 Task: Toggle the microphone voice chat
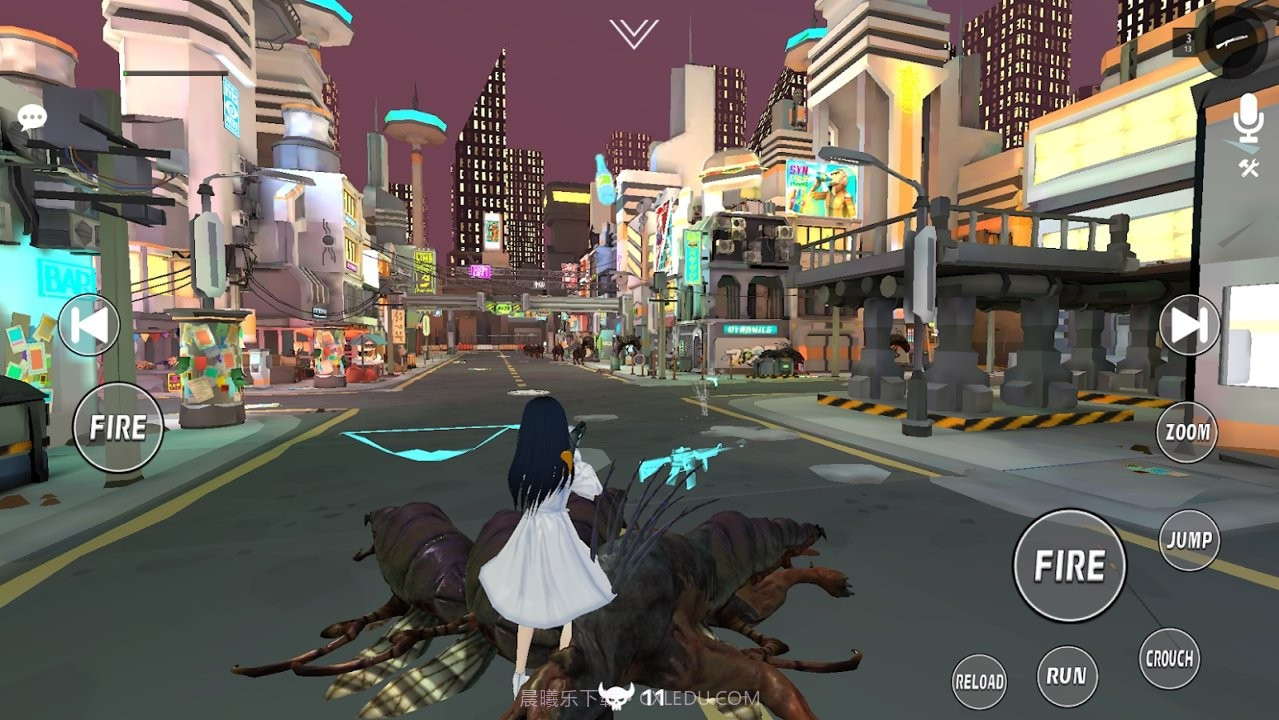click(1247, 119)
